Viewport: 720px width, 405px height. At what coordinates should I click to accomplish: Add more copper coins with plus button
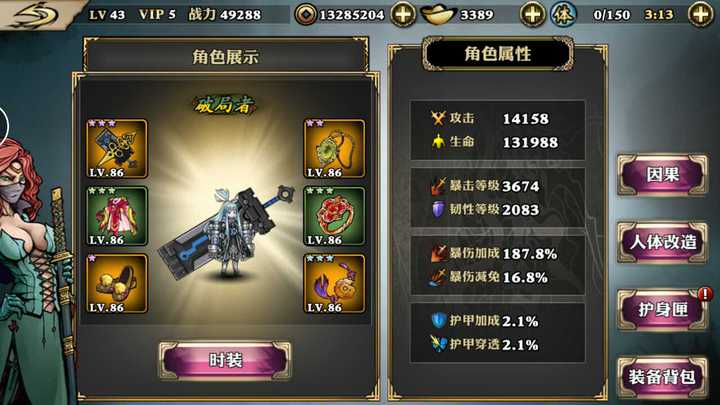[x=403, y=15]
